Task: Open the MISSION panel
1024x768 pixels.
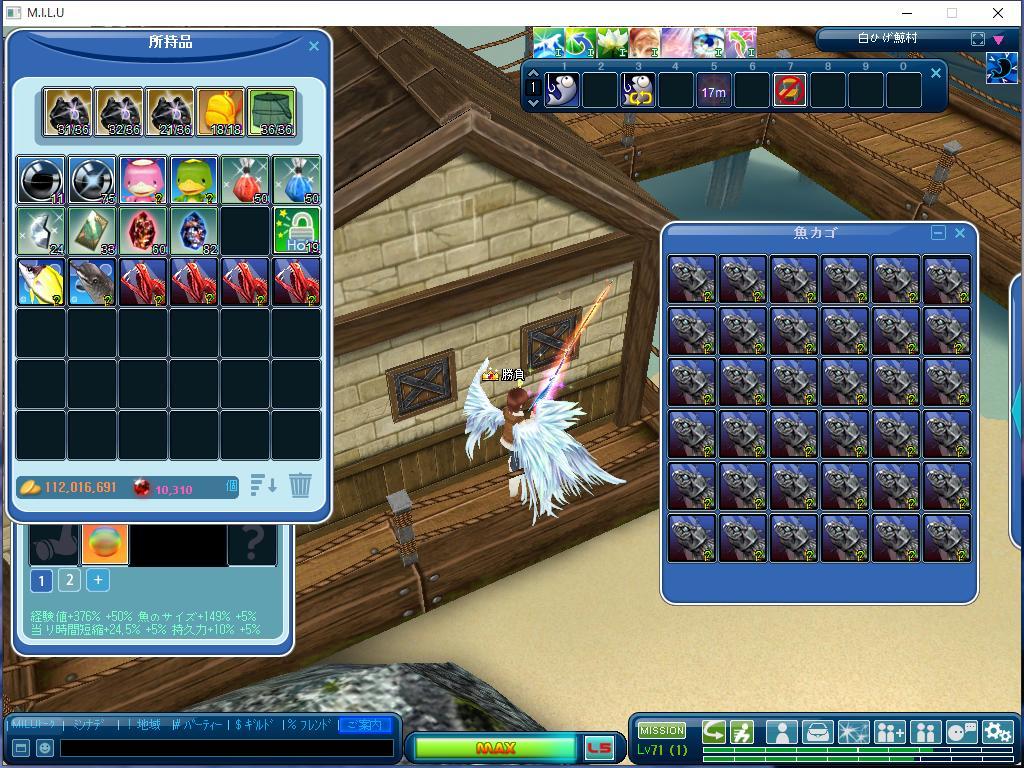Action: 662,731
